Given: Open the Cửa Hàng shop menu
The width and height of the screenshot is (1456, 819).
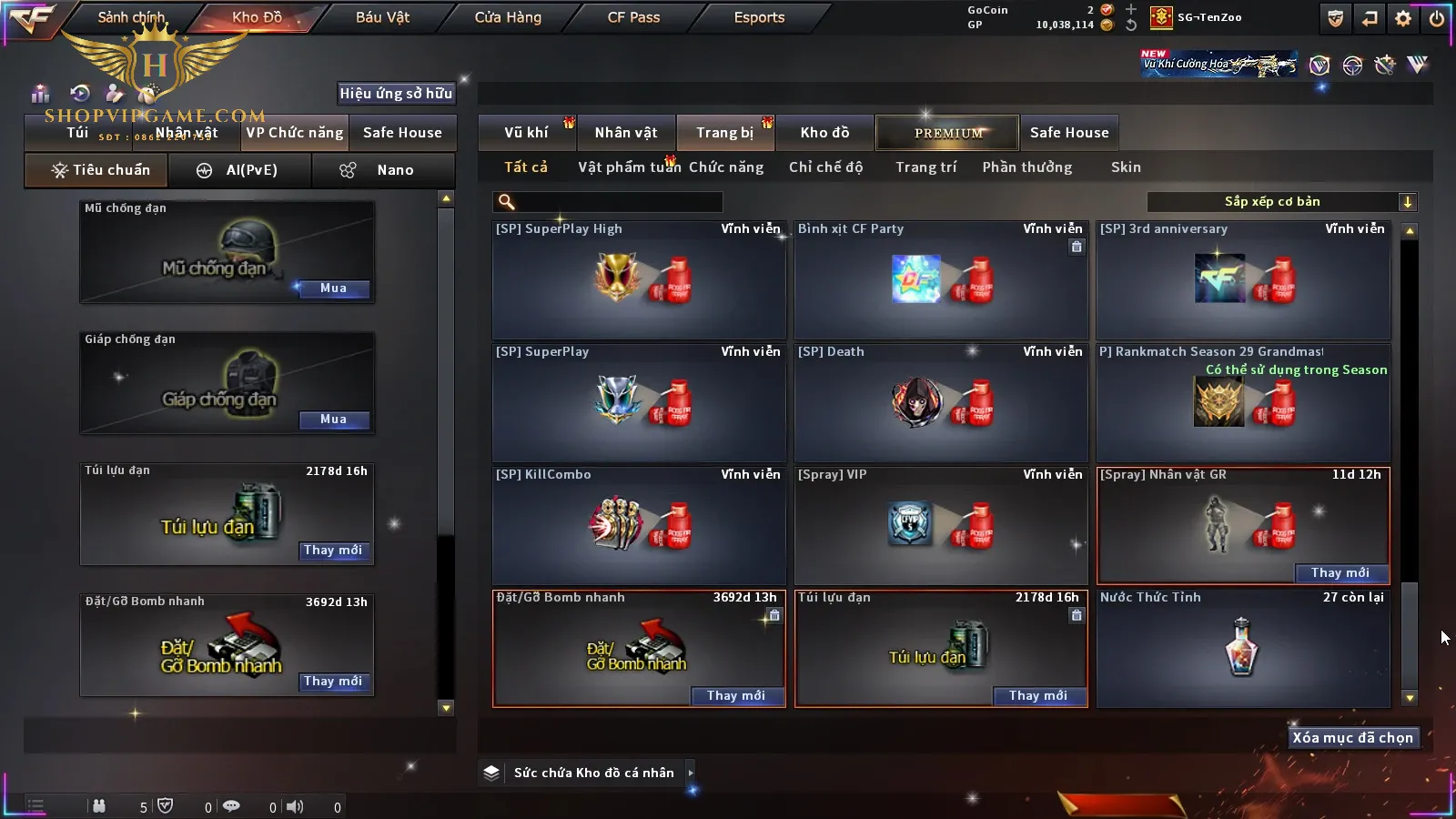Looking at the screenshot, I should 508,17.
